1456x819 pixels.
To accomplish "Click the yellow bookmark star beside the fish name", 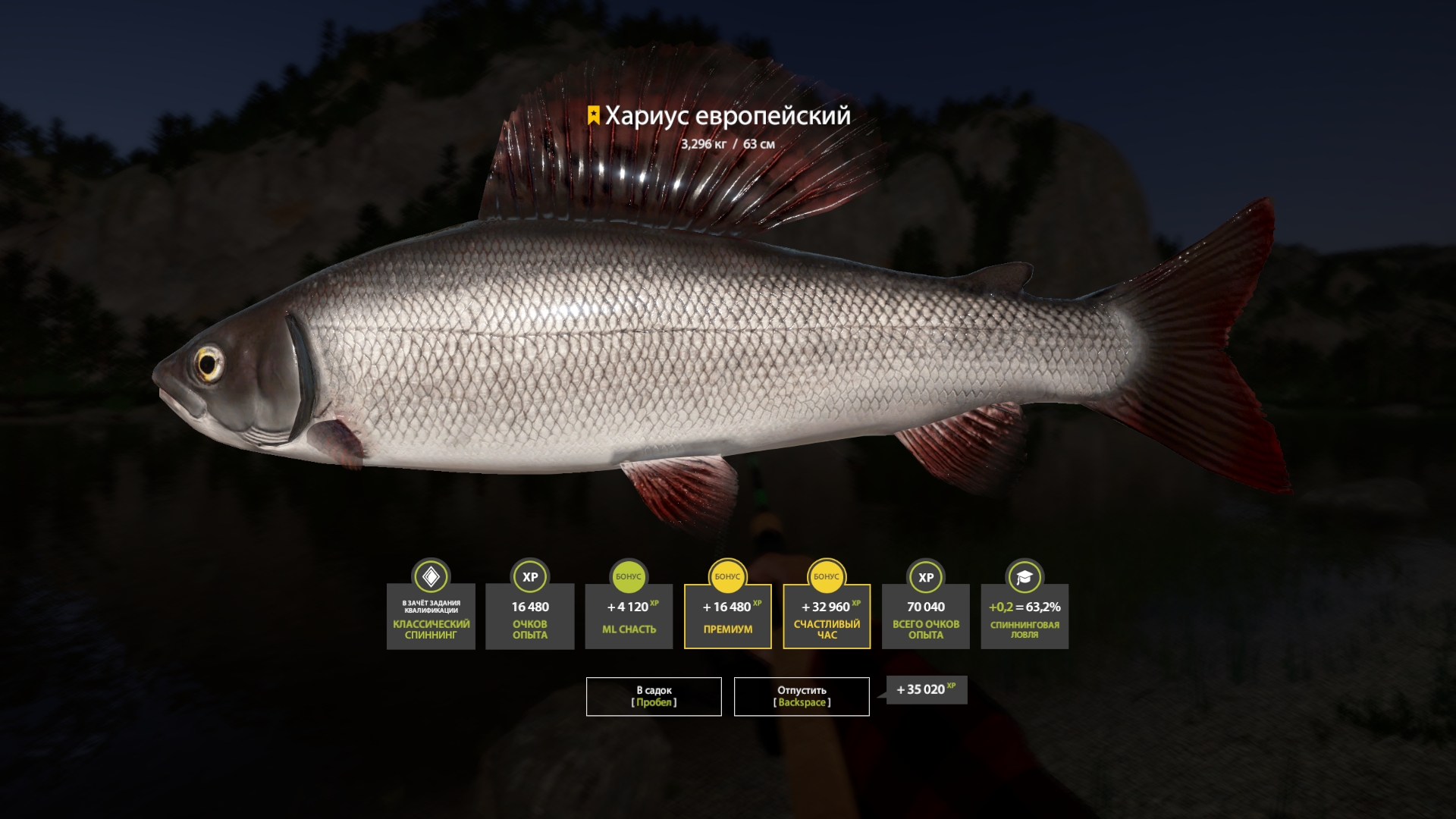I will (592, 116).
